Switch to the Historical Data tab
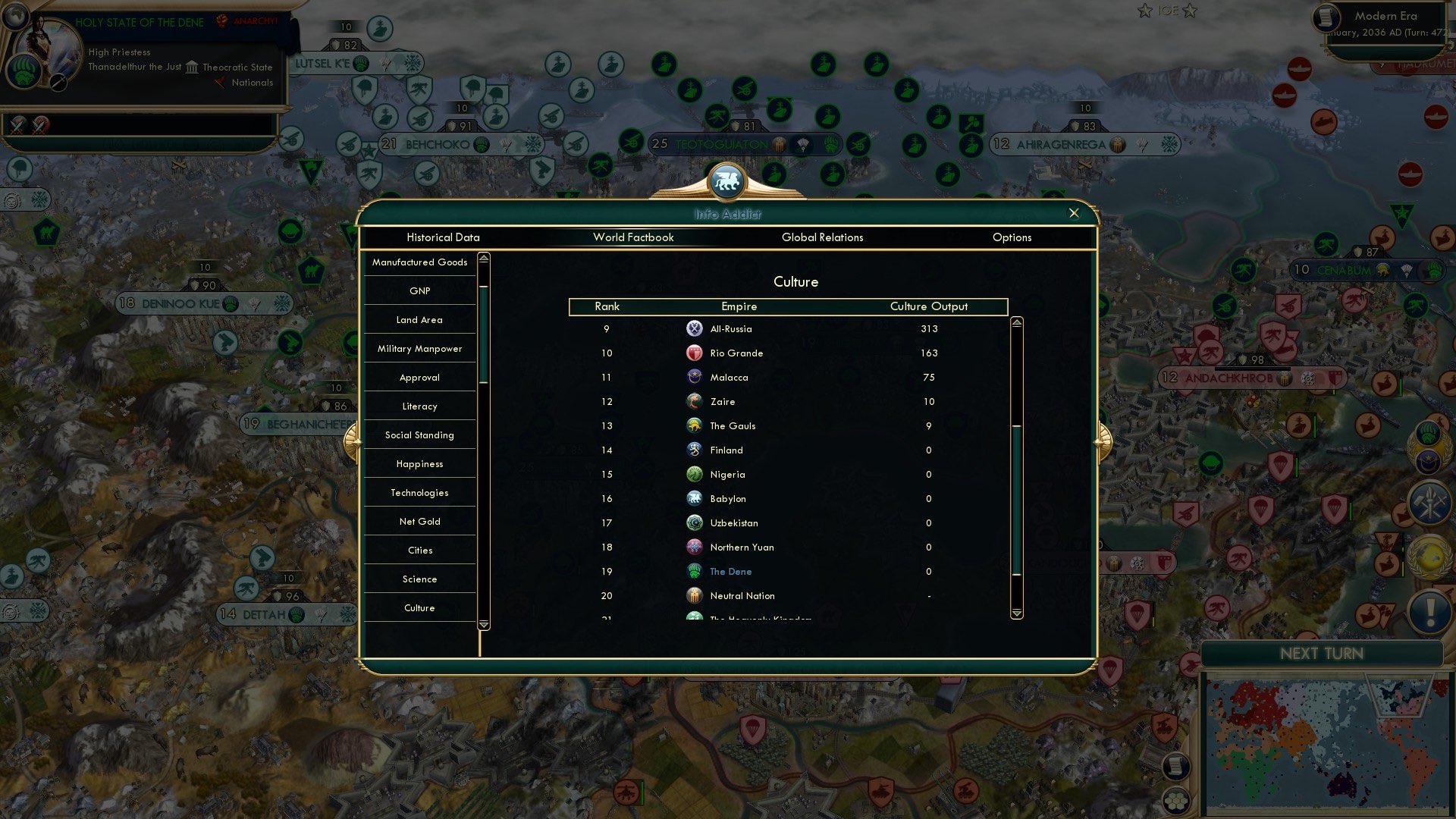The height and width of the screenshot is (819, 1456). [x=443, y=237]
